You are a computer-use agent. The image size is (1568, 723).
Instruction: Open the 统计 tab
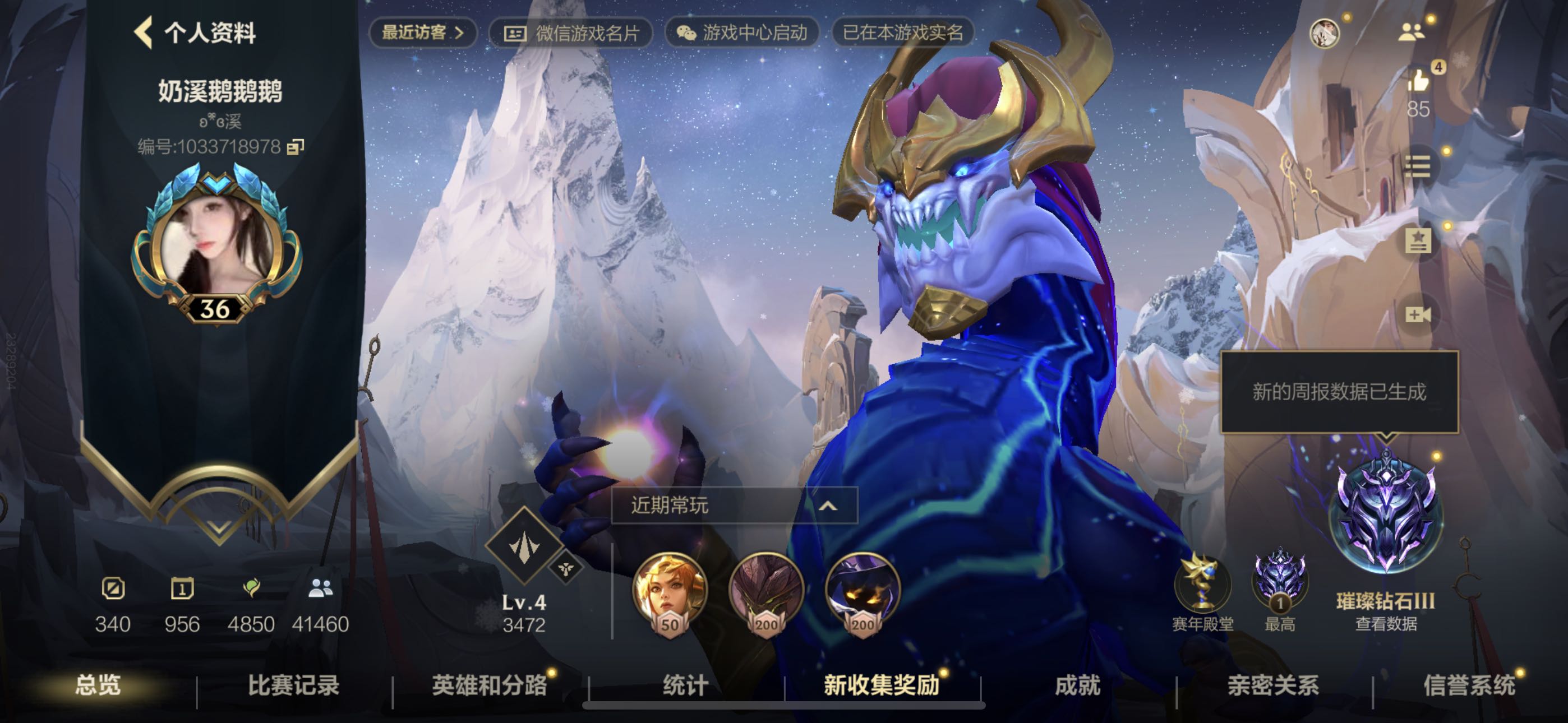[685, 685]
